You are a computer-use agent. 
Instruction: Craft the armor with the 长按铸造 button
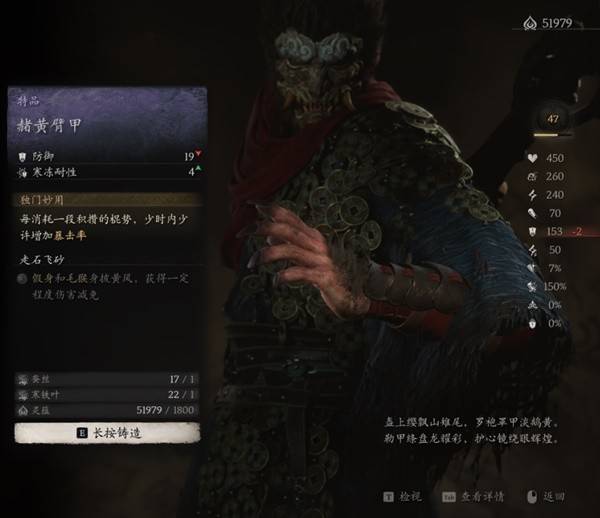(108, 433)
